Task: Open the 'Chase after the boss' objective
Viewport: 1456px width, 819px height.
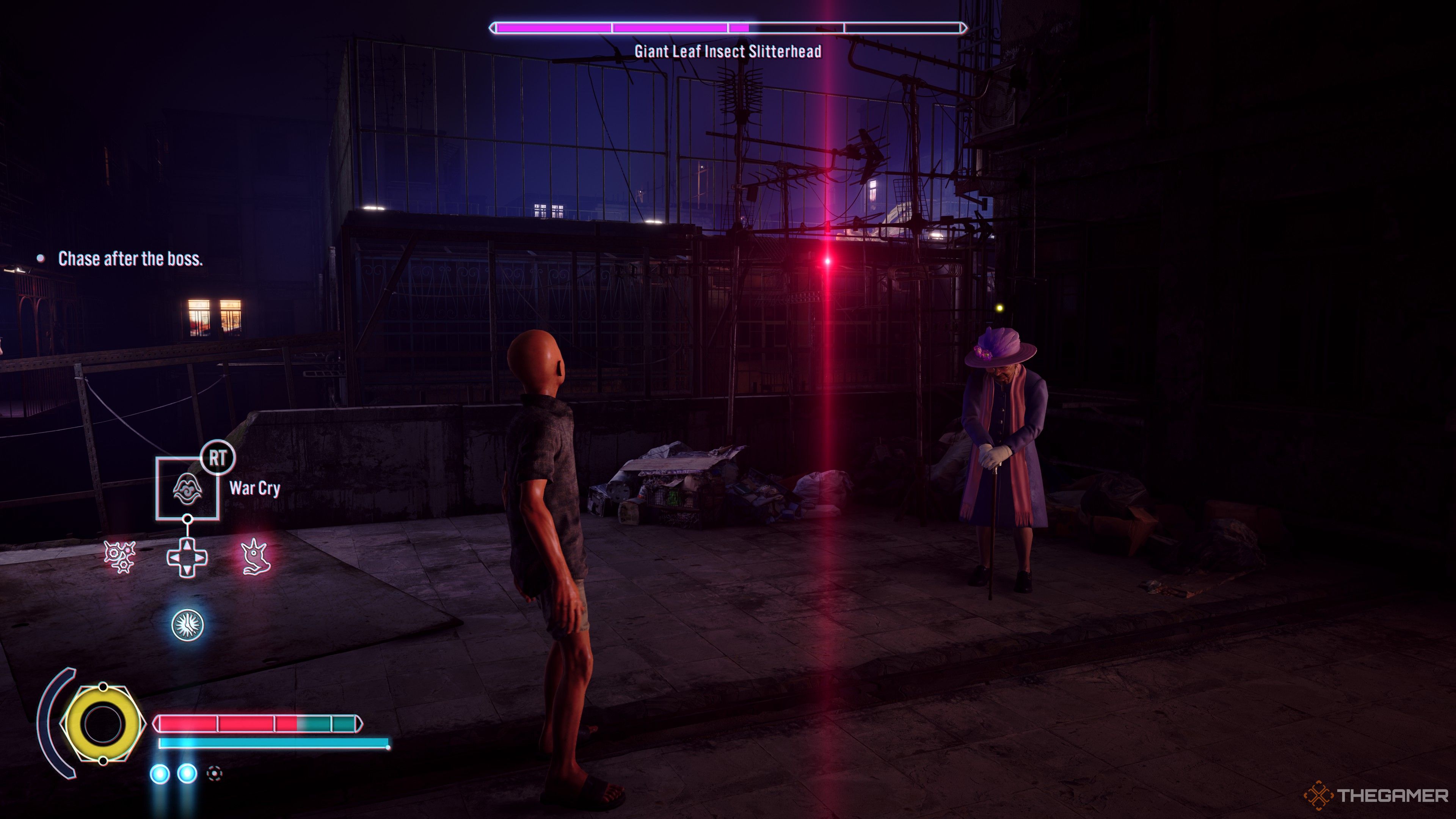Action: click(x=130, y=259)
